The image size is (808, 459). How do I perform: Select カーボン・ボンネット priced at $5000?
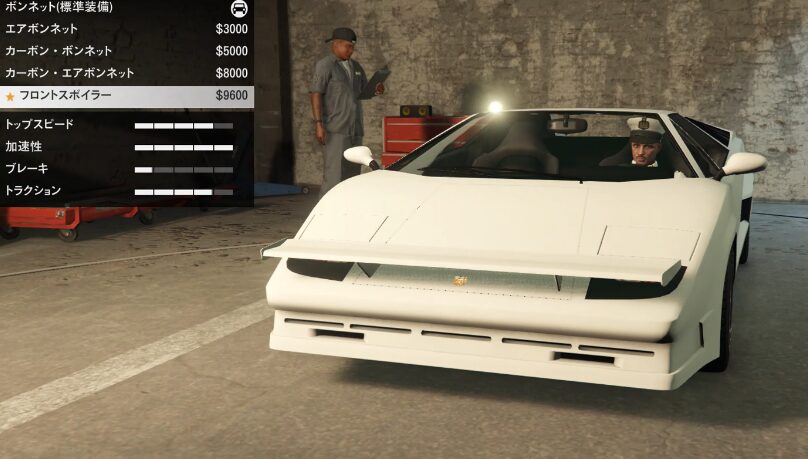pyautogui.click(x=126, y=51)
